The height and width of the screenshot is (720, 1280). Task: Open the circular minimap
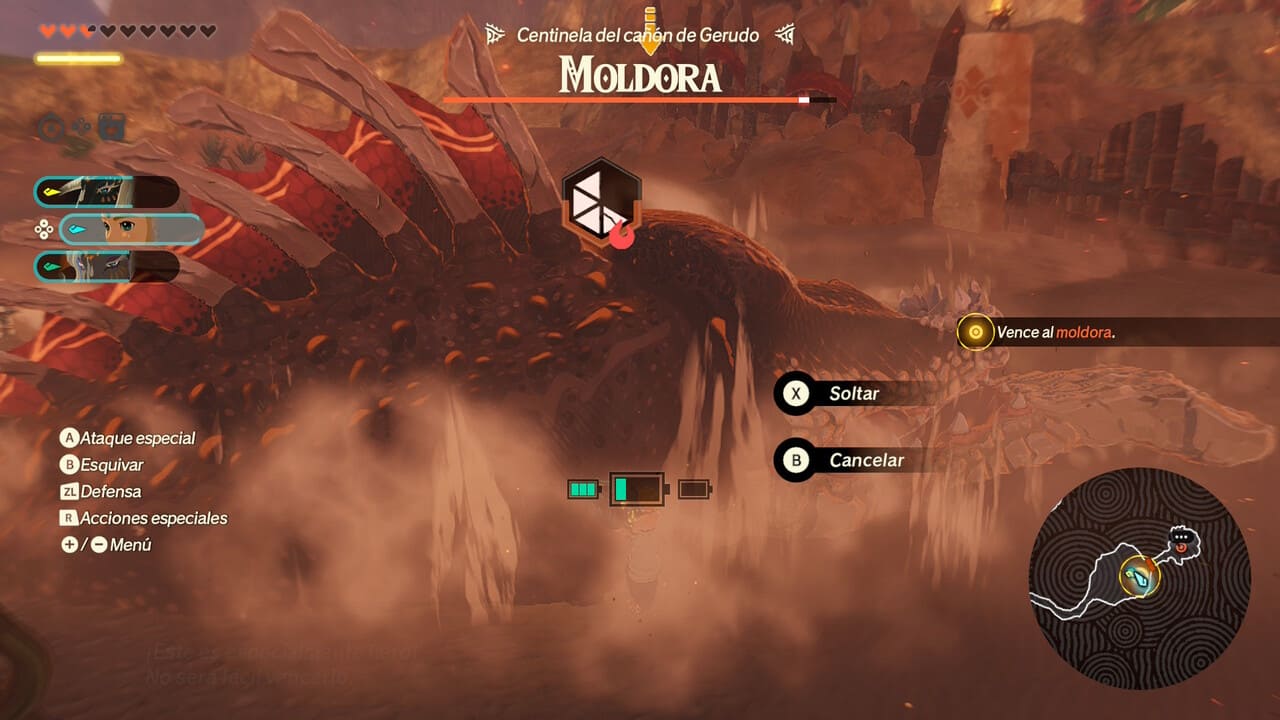pyautogui.click(x=1139, y=578)
